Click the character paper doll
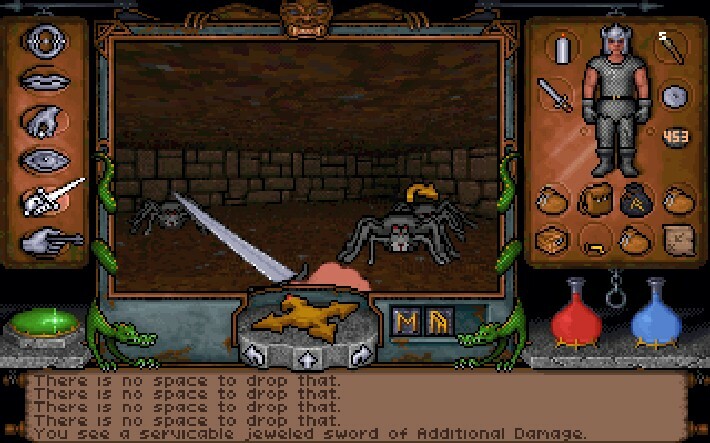The height and width of the screenshot is (443, 710). (x=615, y=100)
